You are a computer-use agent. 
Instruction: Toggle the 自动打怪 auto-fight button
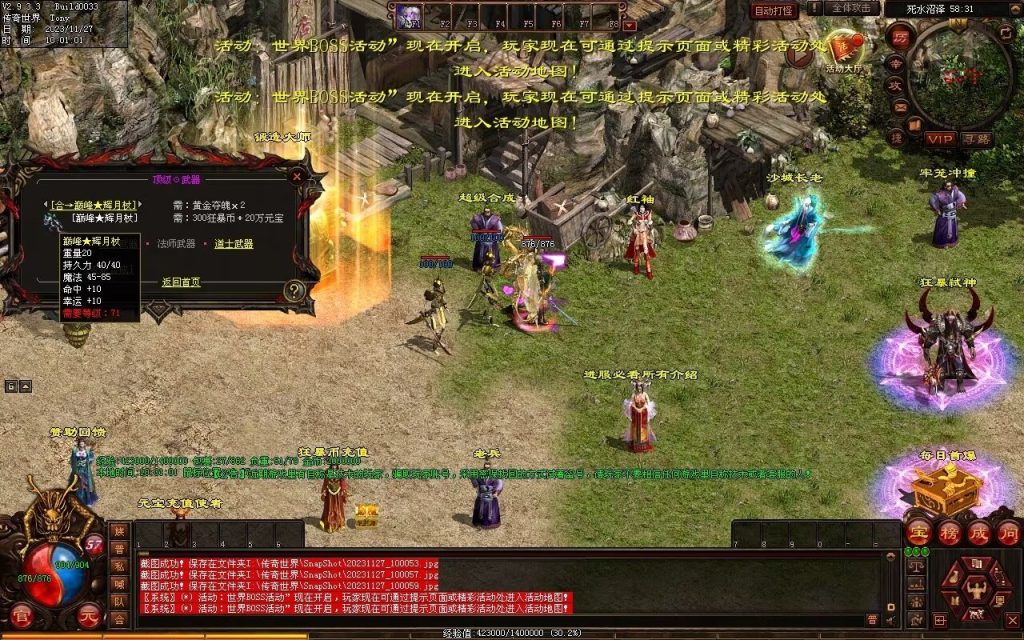(775, 10)
